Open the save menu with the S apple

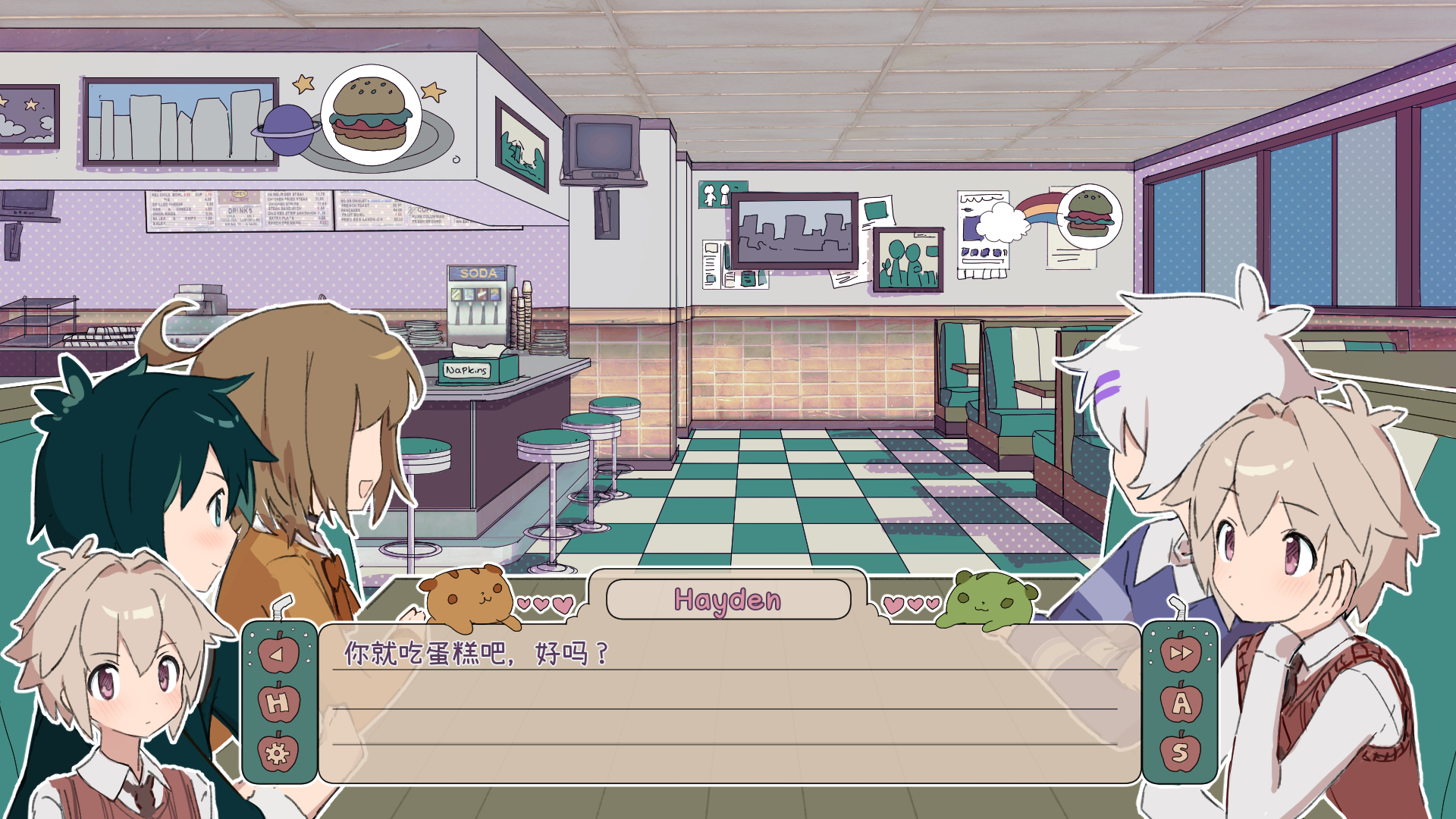pyautogui.click(x=1181, y=752)
